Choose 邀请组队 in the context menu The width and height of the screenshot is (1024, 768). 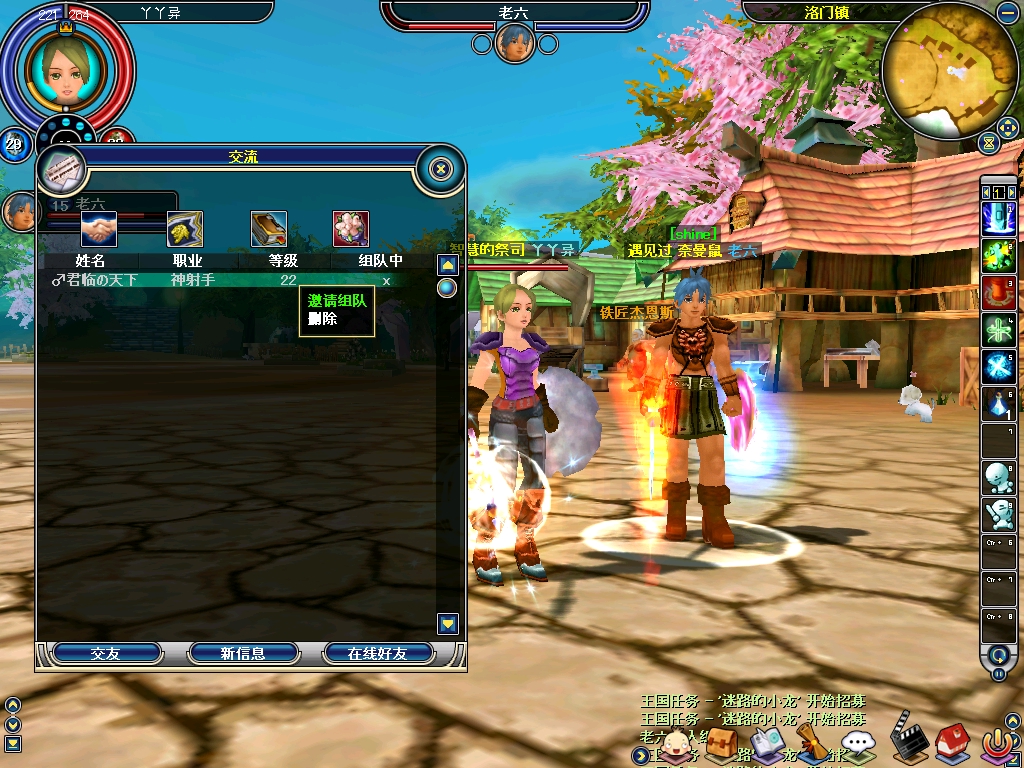[x=336, y=301]
